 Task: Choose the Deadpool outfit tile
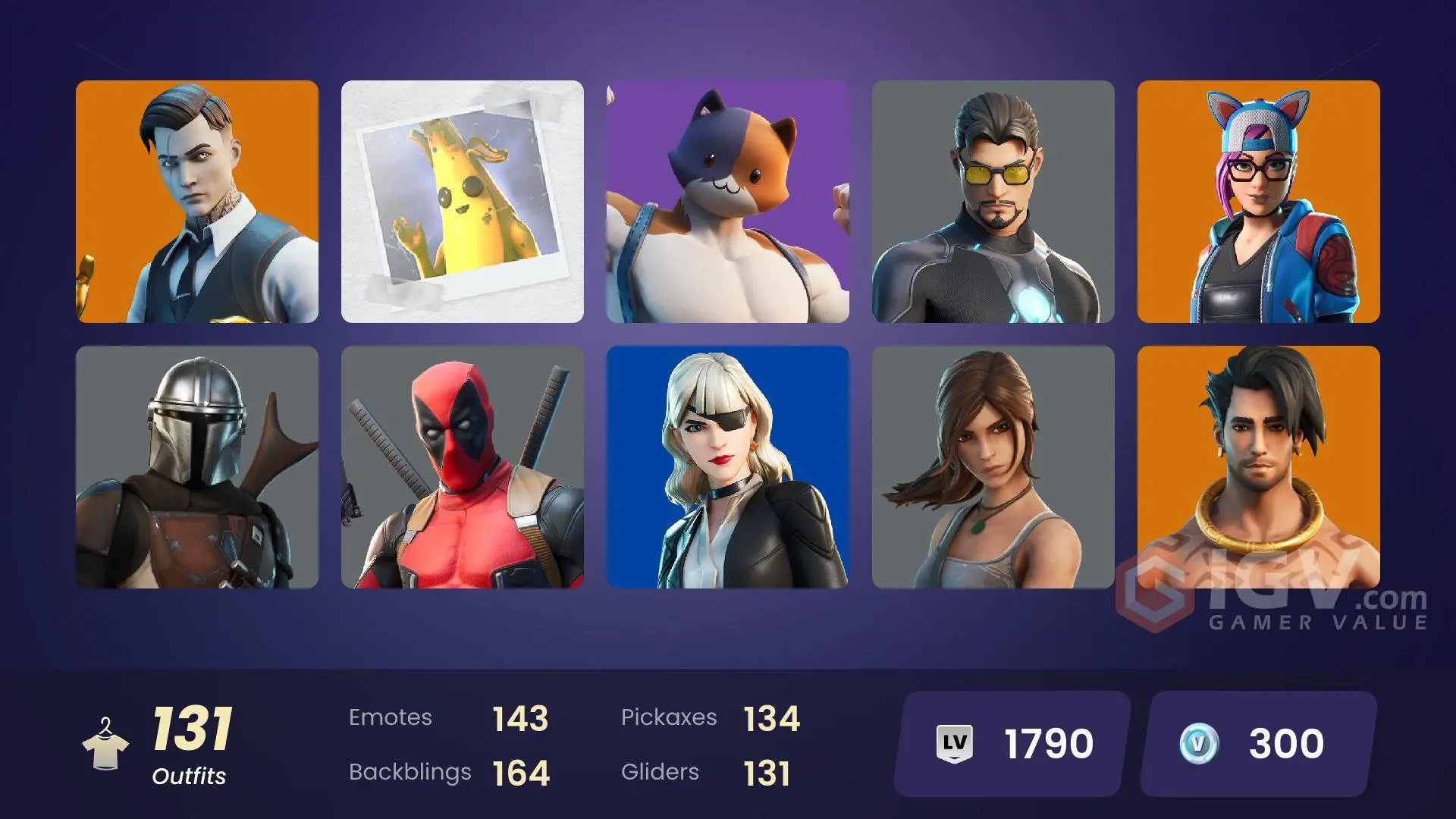(463, 467)
